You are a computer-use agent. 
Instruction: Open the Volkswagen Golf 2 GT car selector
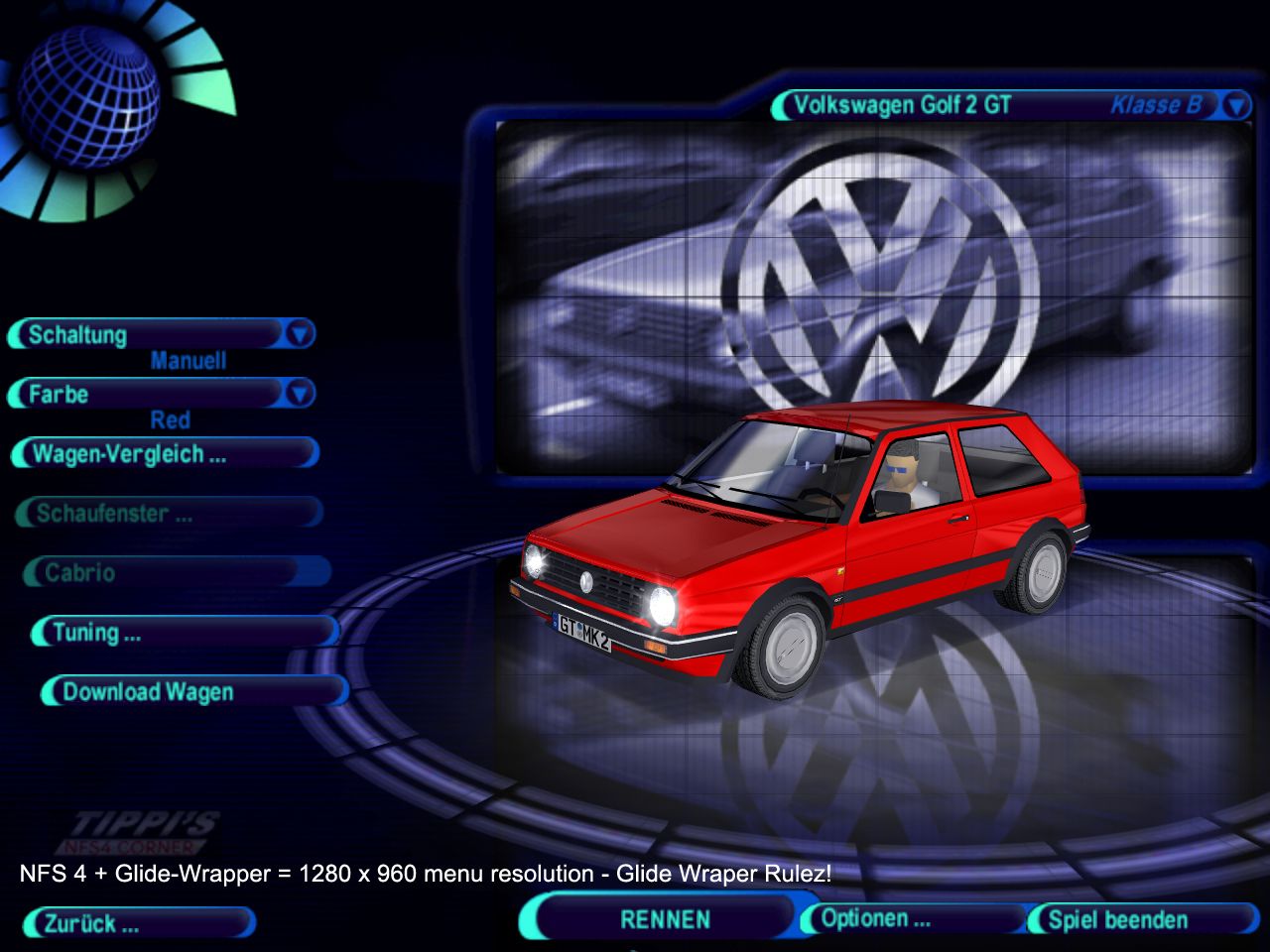(x=1235, y=105)
